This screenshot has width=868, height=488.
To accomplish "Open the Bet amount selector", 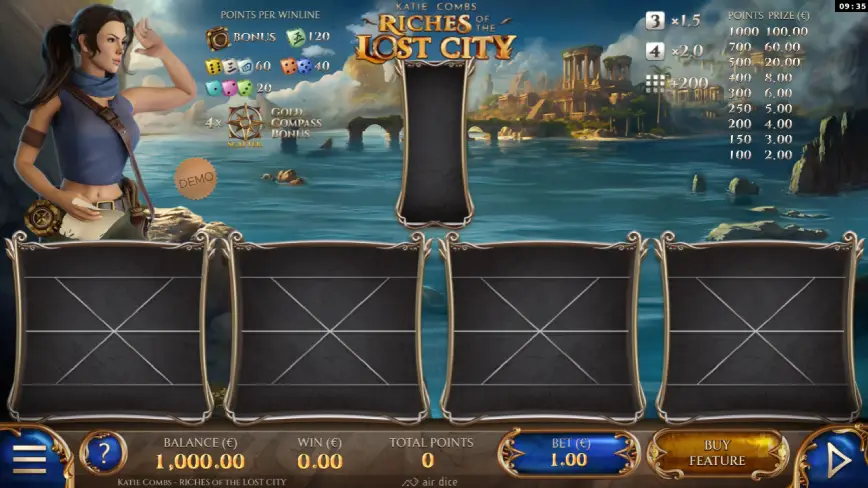I will click(x=570, y=453).
